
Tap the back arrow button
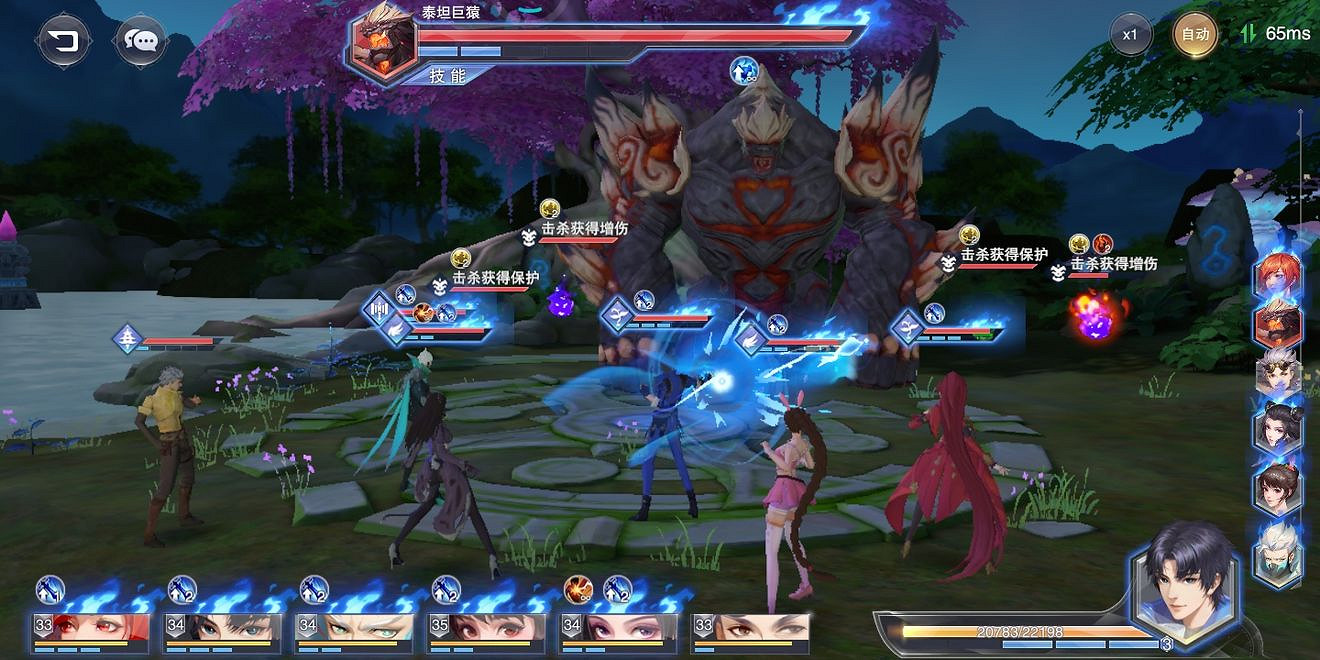click(x=65, y=41)
